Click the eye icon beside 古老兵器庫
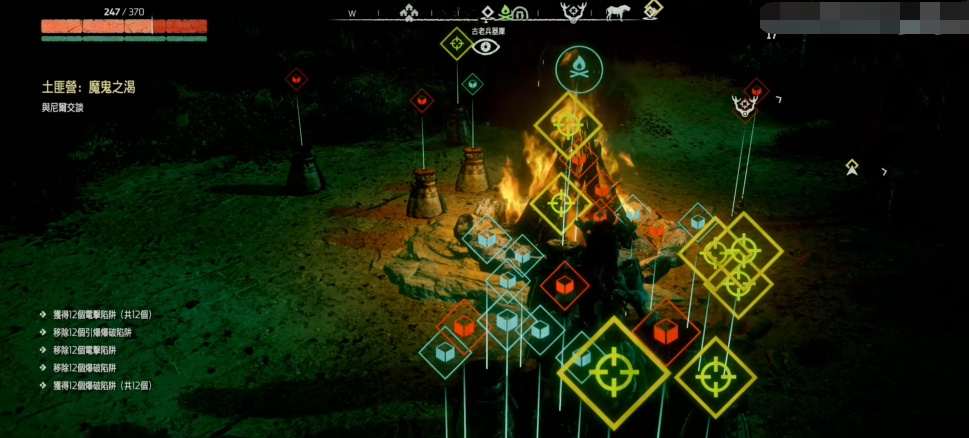The image size is (969, 438). pyautogui.click(x=486, y=47)
